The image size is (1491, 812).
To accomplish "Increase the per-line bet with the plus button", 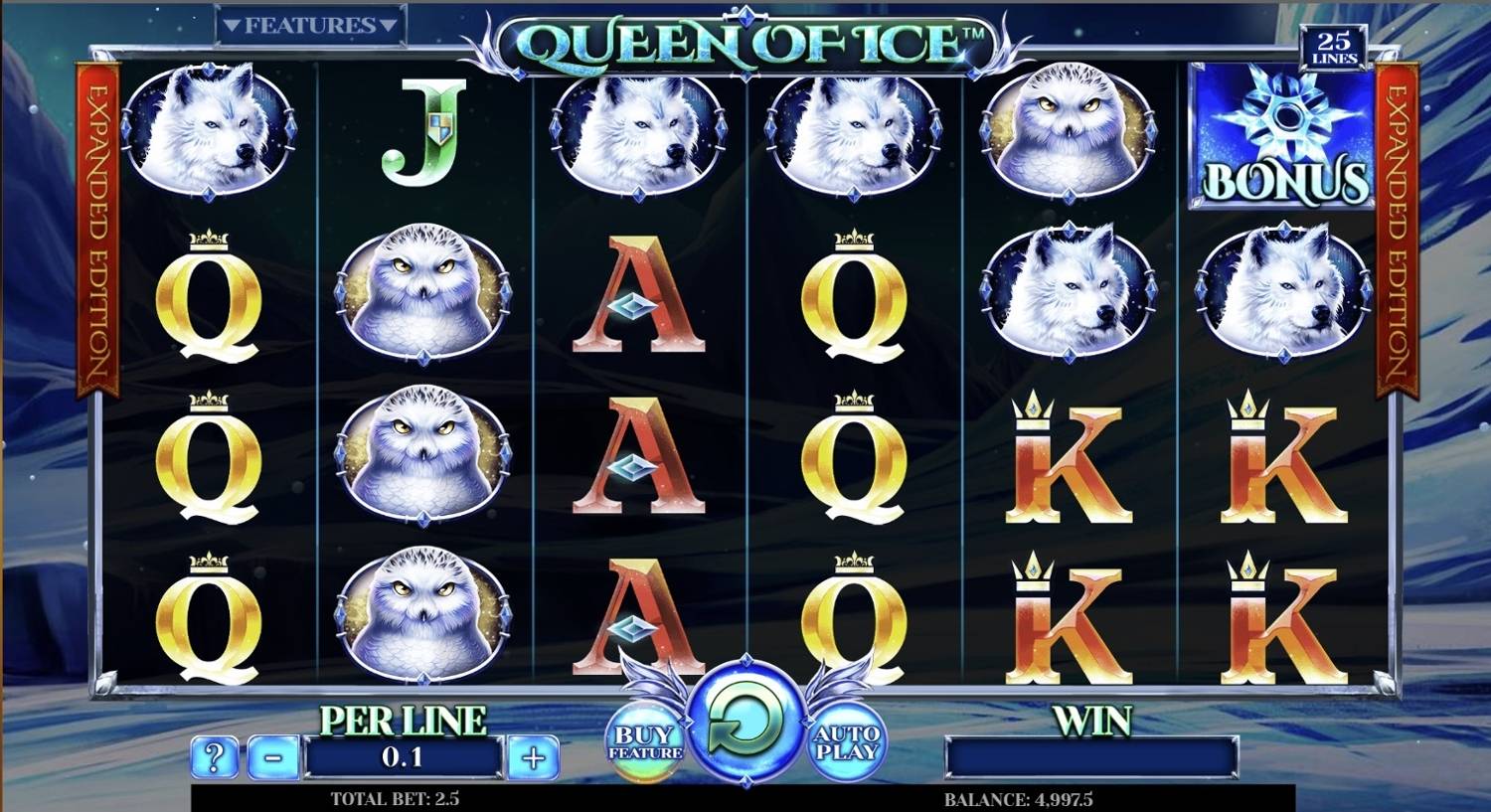I will (536, 758).
